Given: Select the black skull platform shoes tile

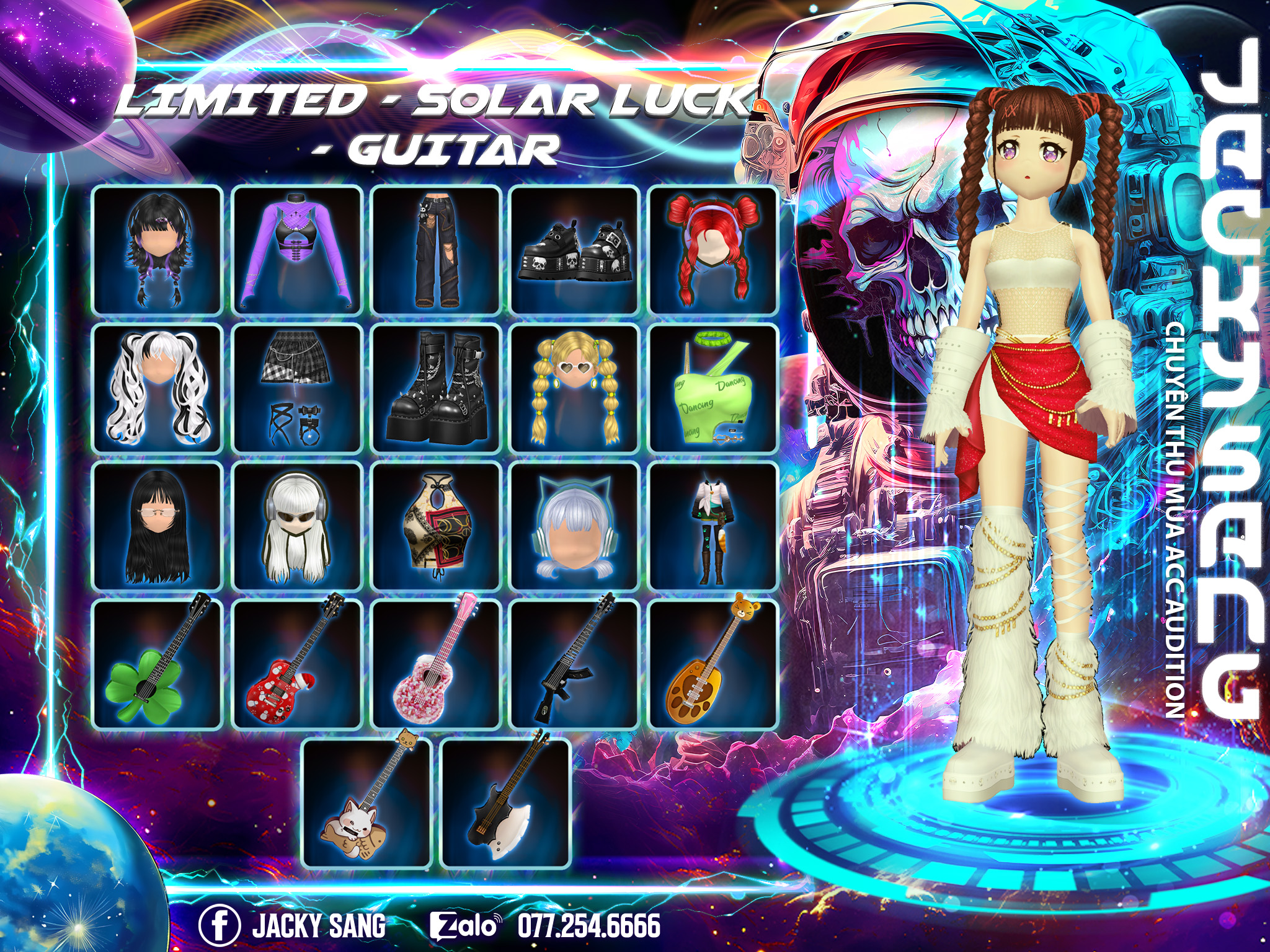Looking at the screenshot, I should tap(575, 250).
